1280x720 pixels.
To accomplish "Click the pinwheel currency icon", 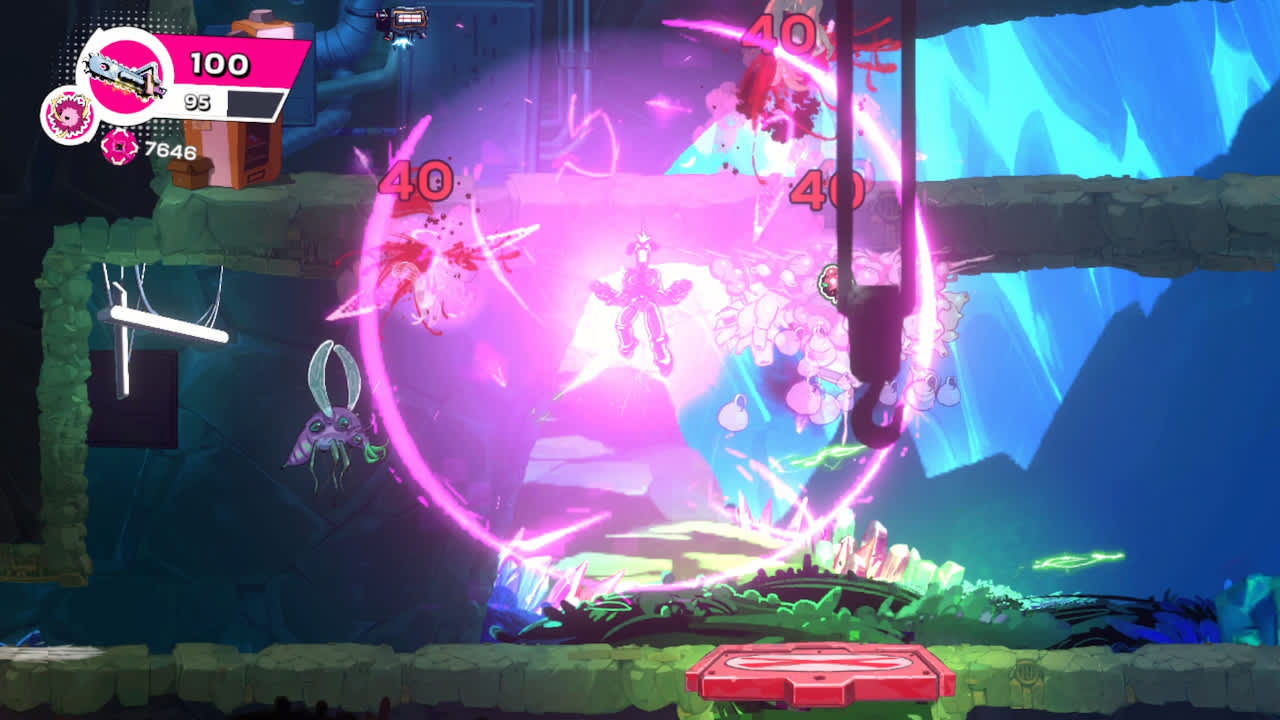I will tap(118, 148).
